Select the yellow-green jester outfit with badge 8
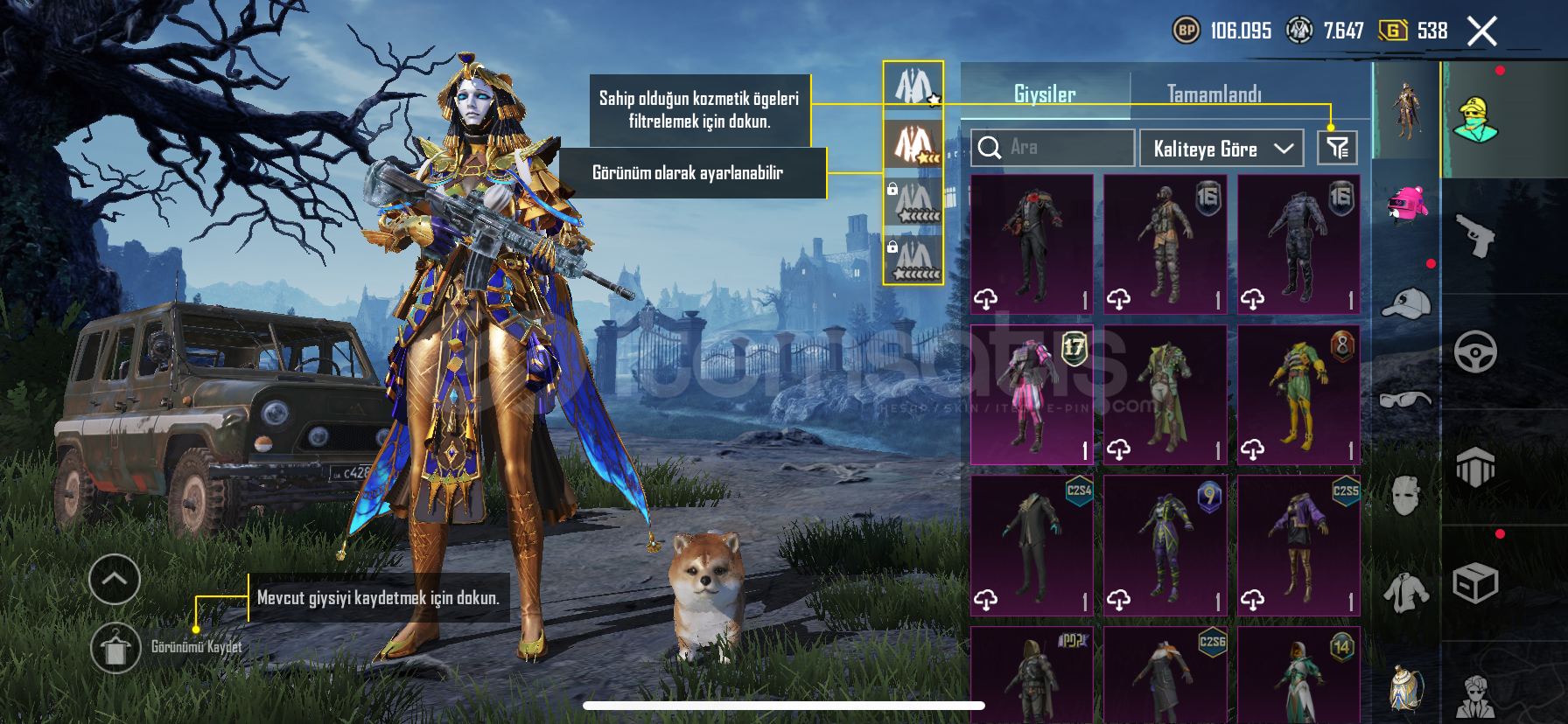Screen dimensions: 1568x724 tap(1298, 394)
